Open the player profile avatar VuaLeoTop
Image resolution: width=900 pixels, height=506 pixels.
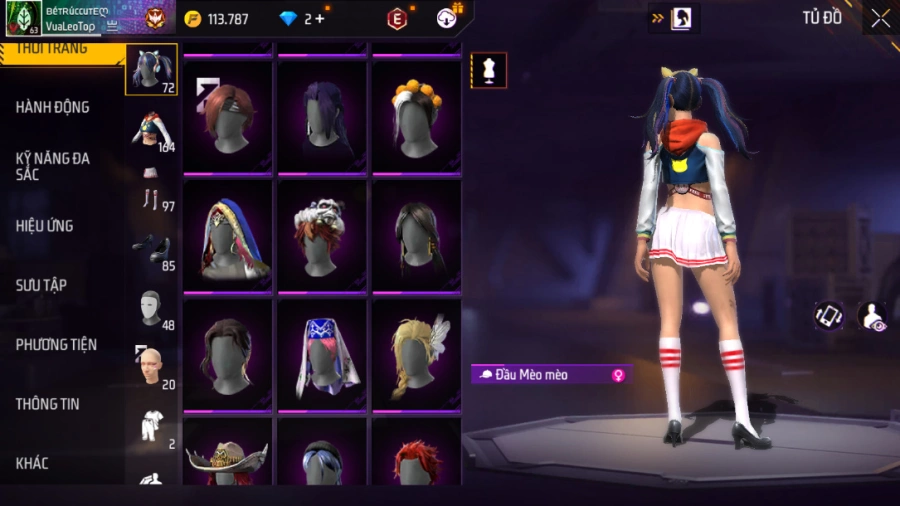pos(23,18)
